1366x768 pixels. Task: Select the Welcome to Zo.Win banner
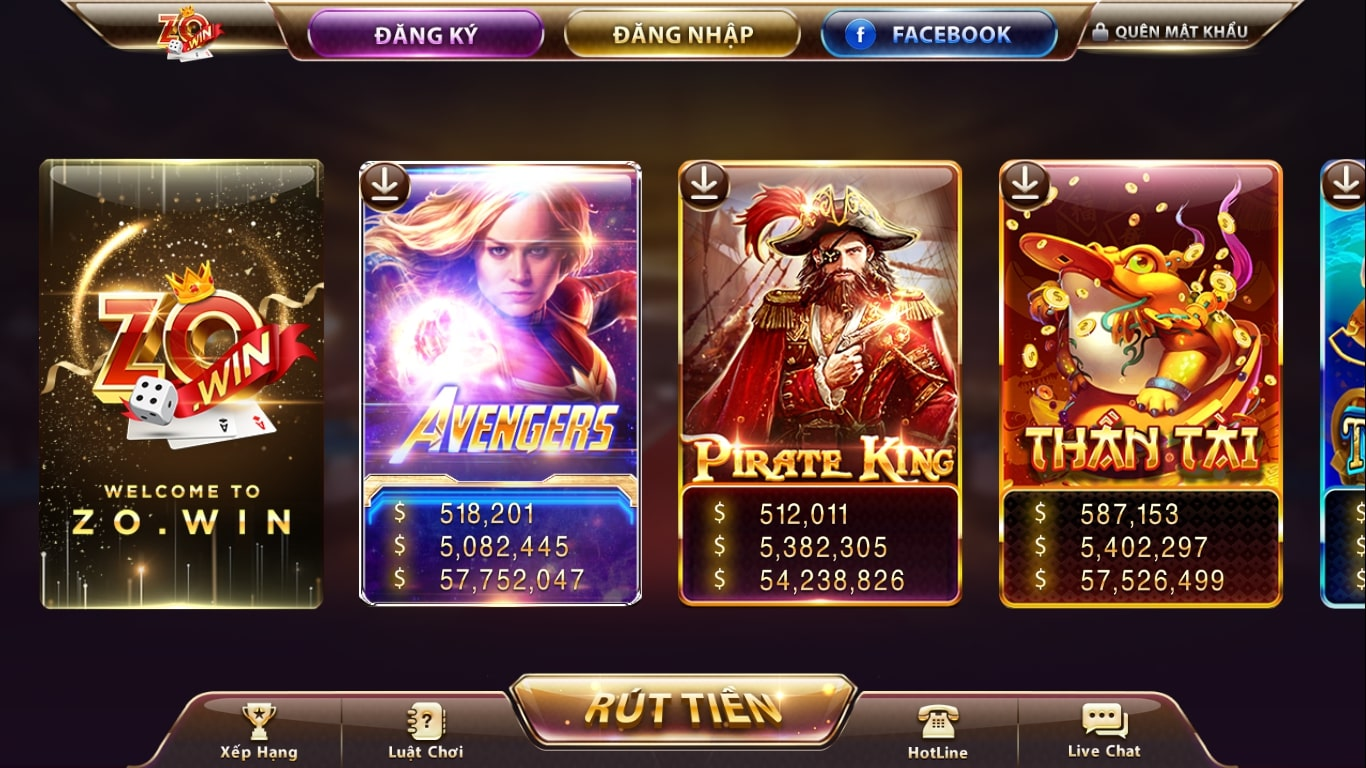pyautogui.click(x=180, y=385)
